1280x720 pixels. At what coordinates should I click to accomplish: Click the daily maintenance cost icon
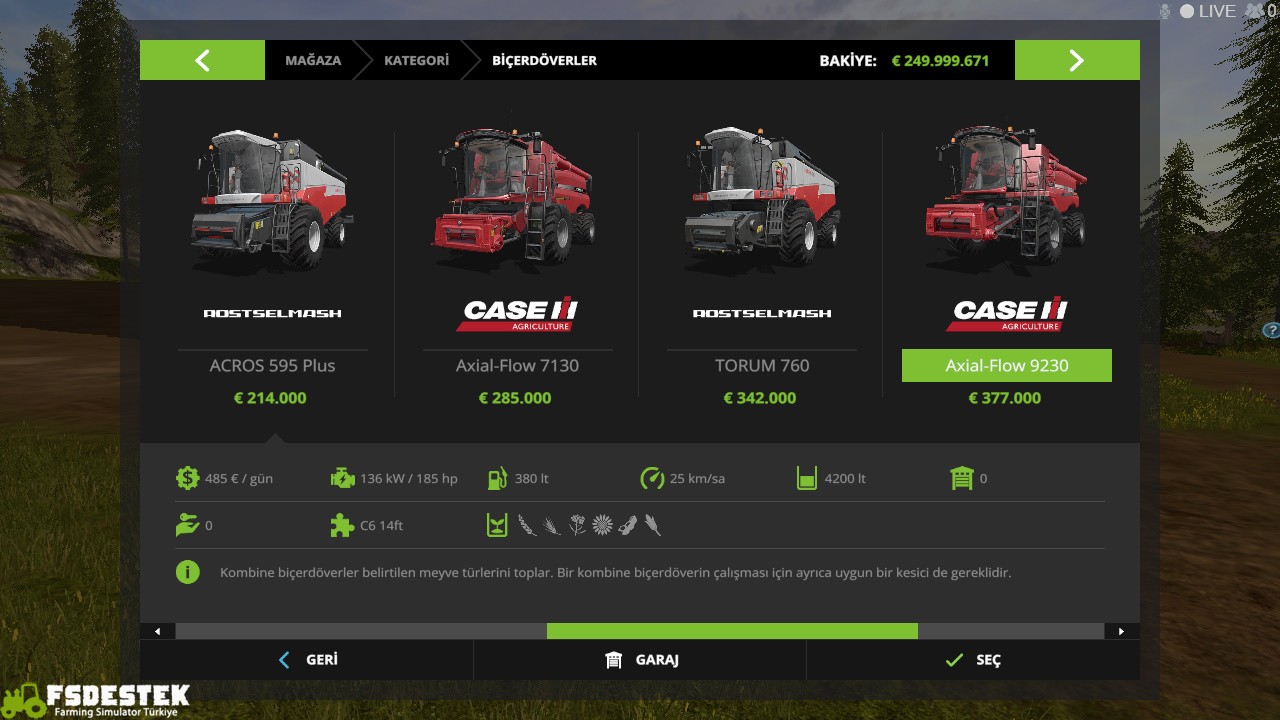[x=189, y=478]
